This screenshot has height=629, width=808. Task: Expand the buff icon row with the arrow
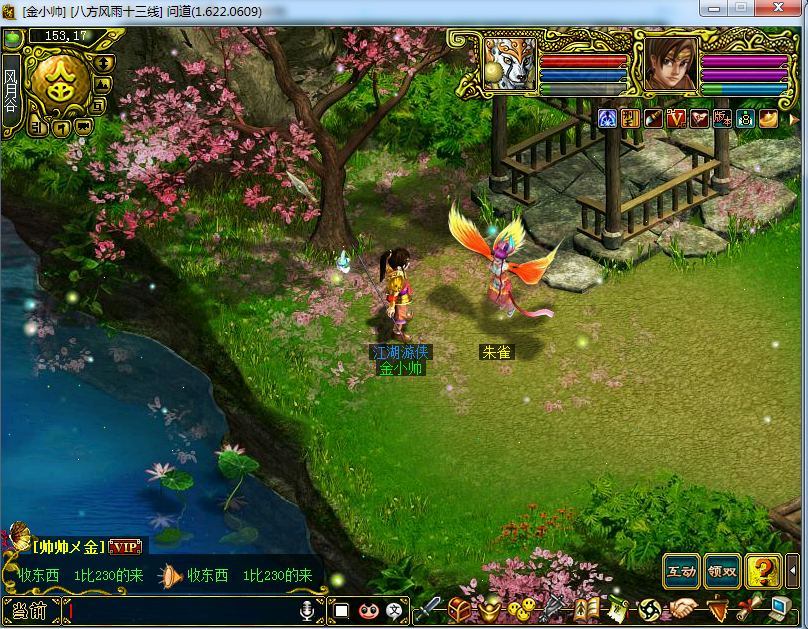point(795,119)
